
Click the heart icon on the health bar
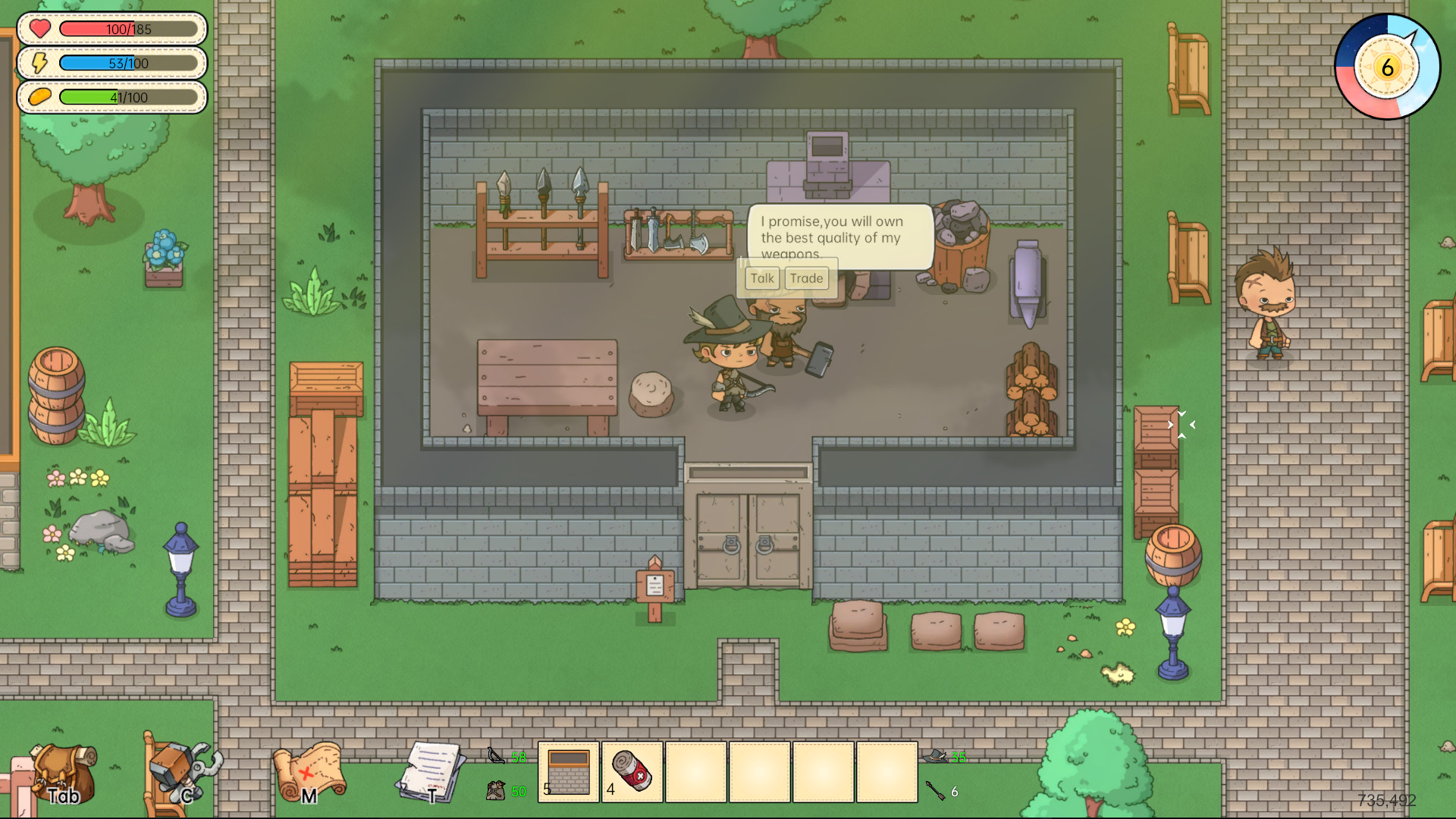coord(39,30)
